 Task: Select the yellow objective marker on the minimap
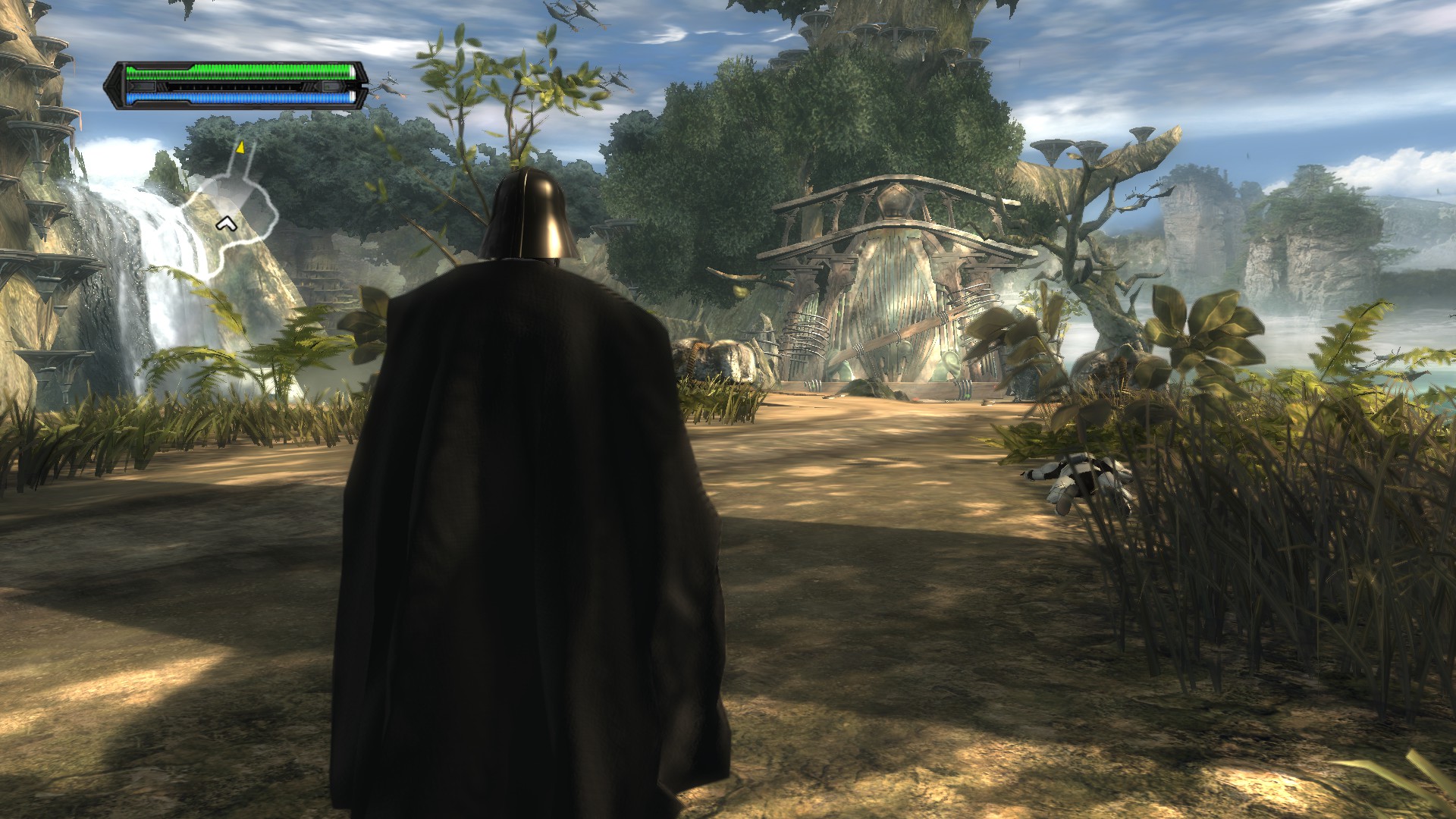click(241, 149)
